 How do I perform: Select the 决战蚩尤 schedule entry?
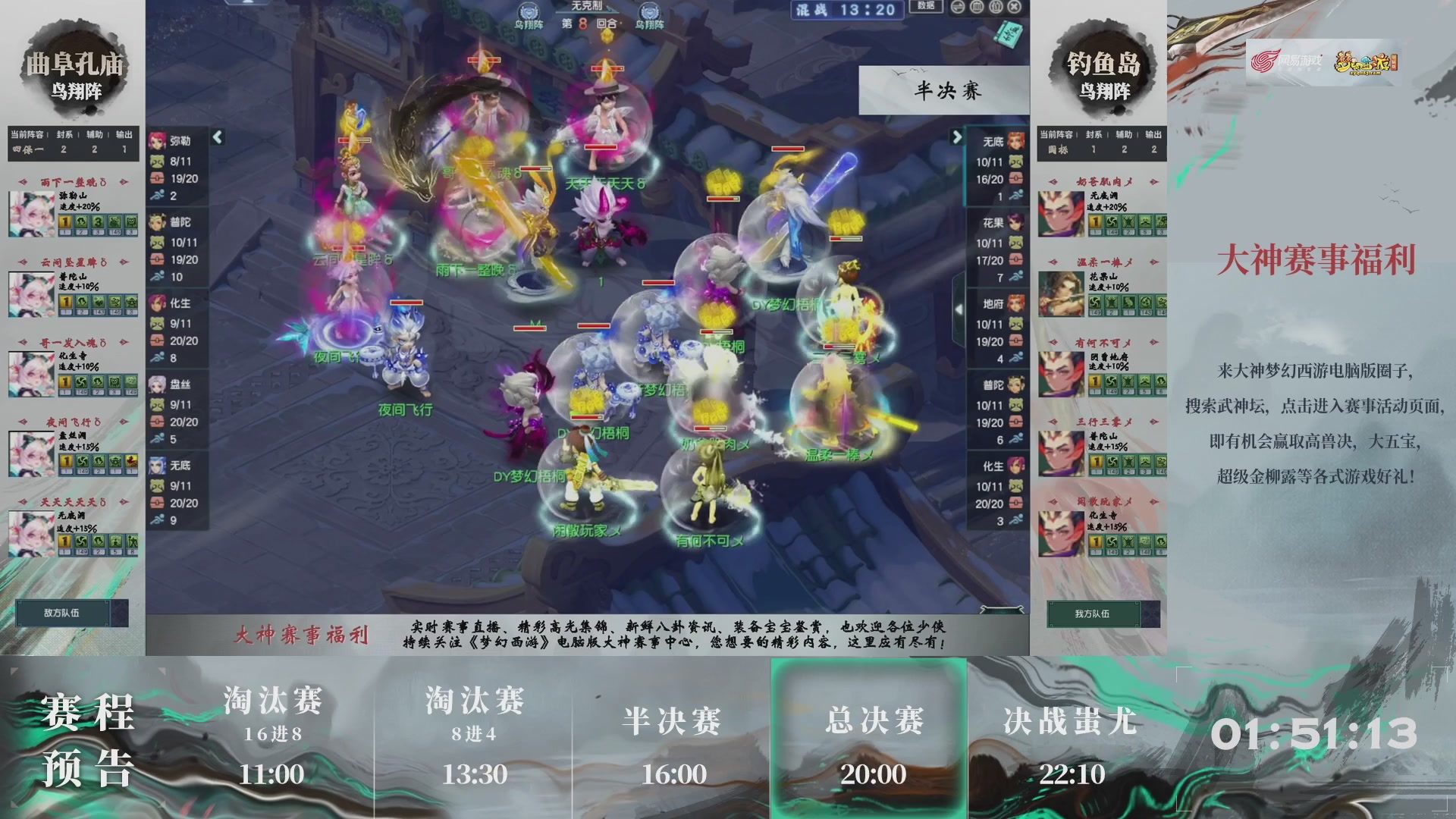(x=1067, y=723)
